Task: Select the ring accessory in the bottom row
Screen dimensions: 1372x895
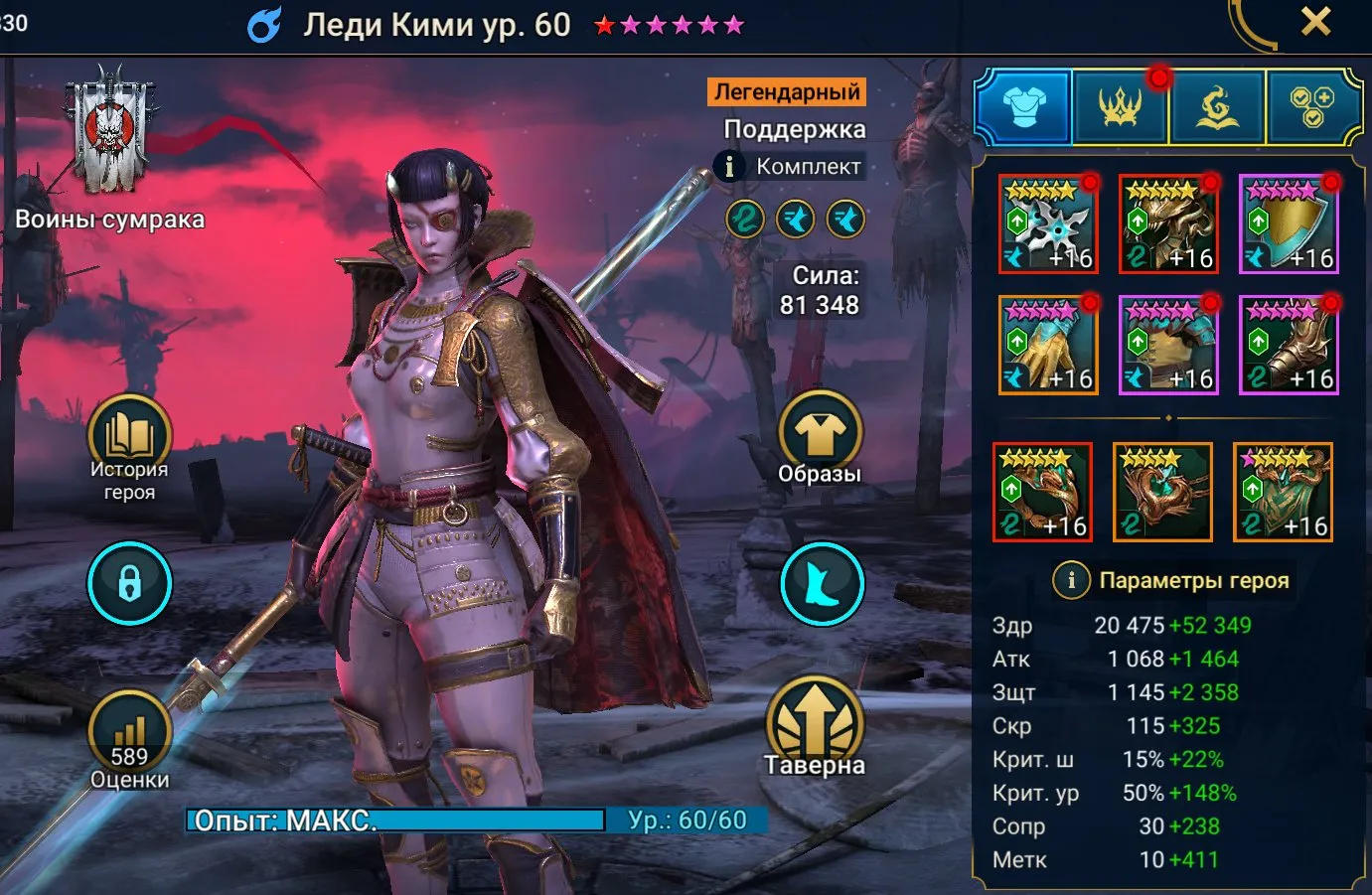Action: tap(1042, 492)
